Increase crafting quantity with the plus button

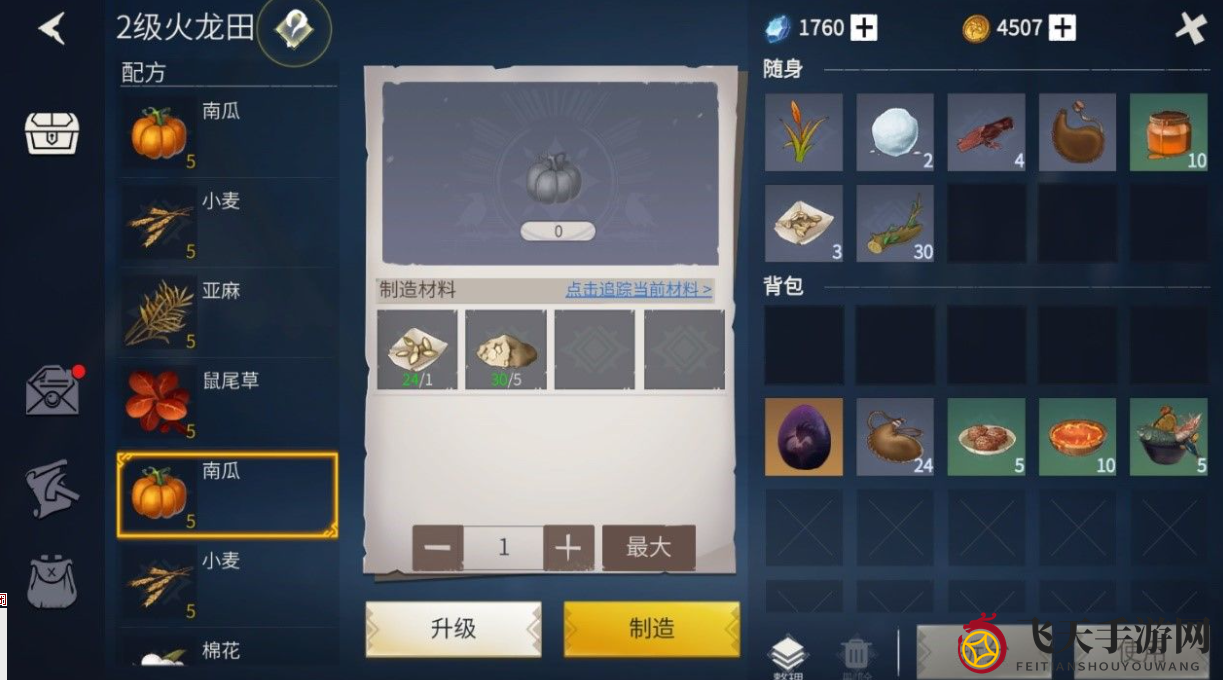point(568,547)
